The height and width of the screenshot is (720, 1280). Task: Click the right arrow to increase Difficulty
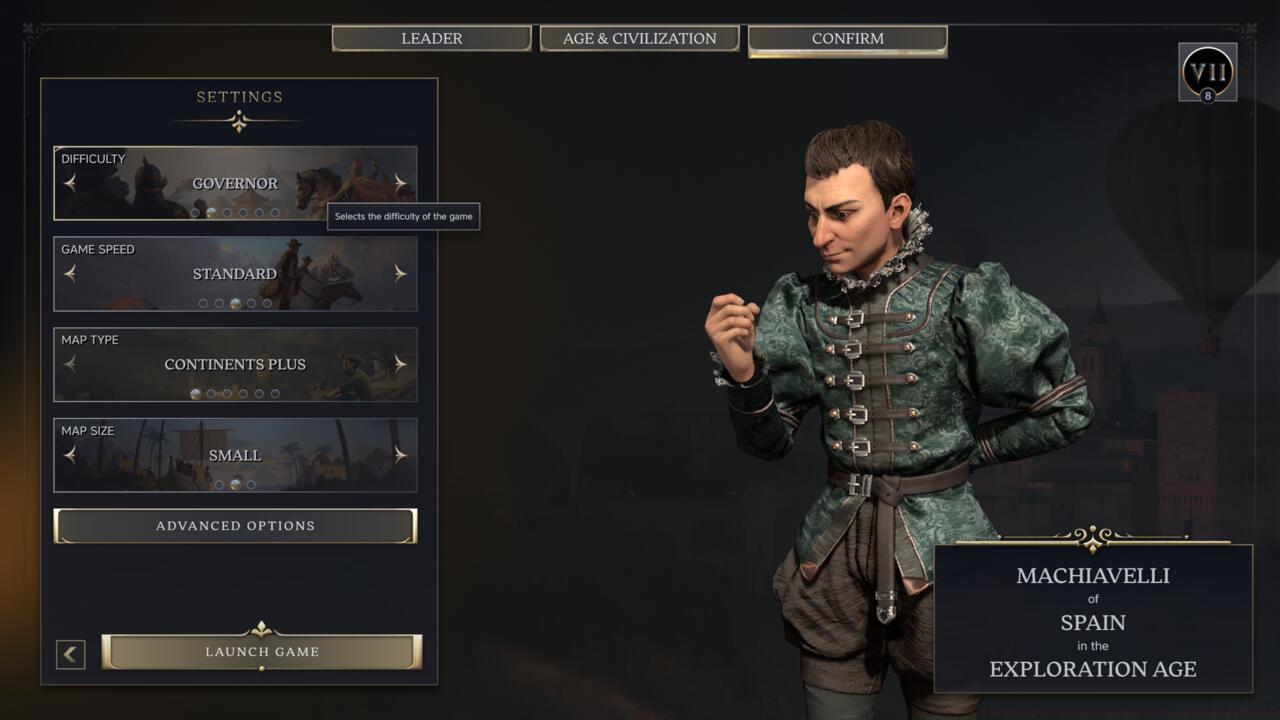click(x=400, y=183)
